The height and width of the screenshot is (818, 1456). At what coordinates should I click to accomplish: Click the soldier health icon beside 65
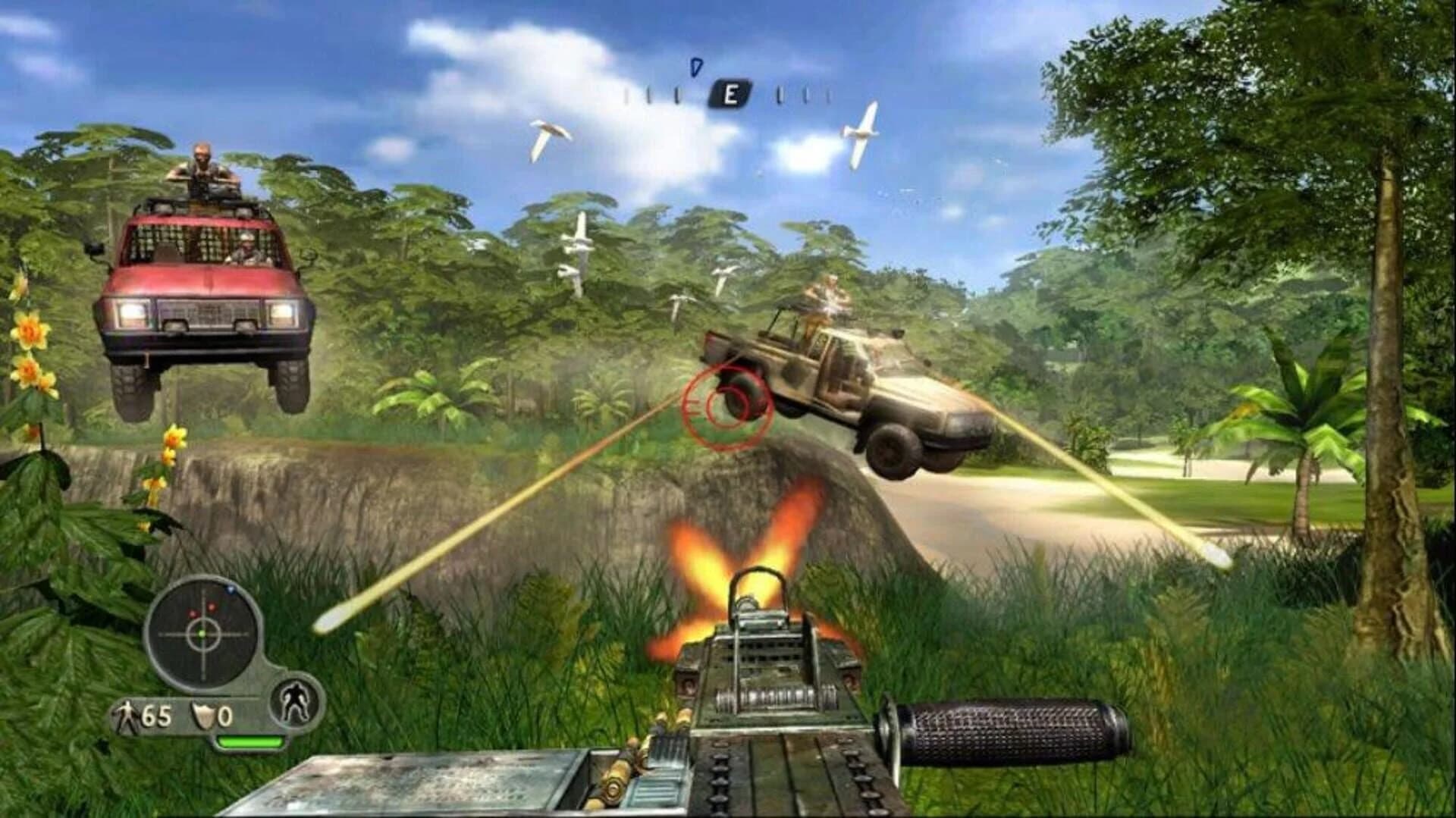[127, 716]
